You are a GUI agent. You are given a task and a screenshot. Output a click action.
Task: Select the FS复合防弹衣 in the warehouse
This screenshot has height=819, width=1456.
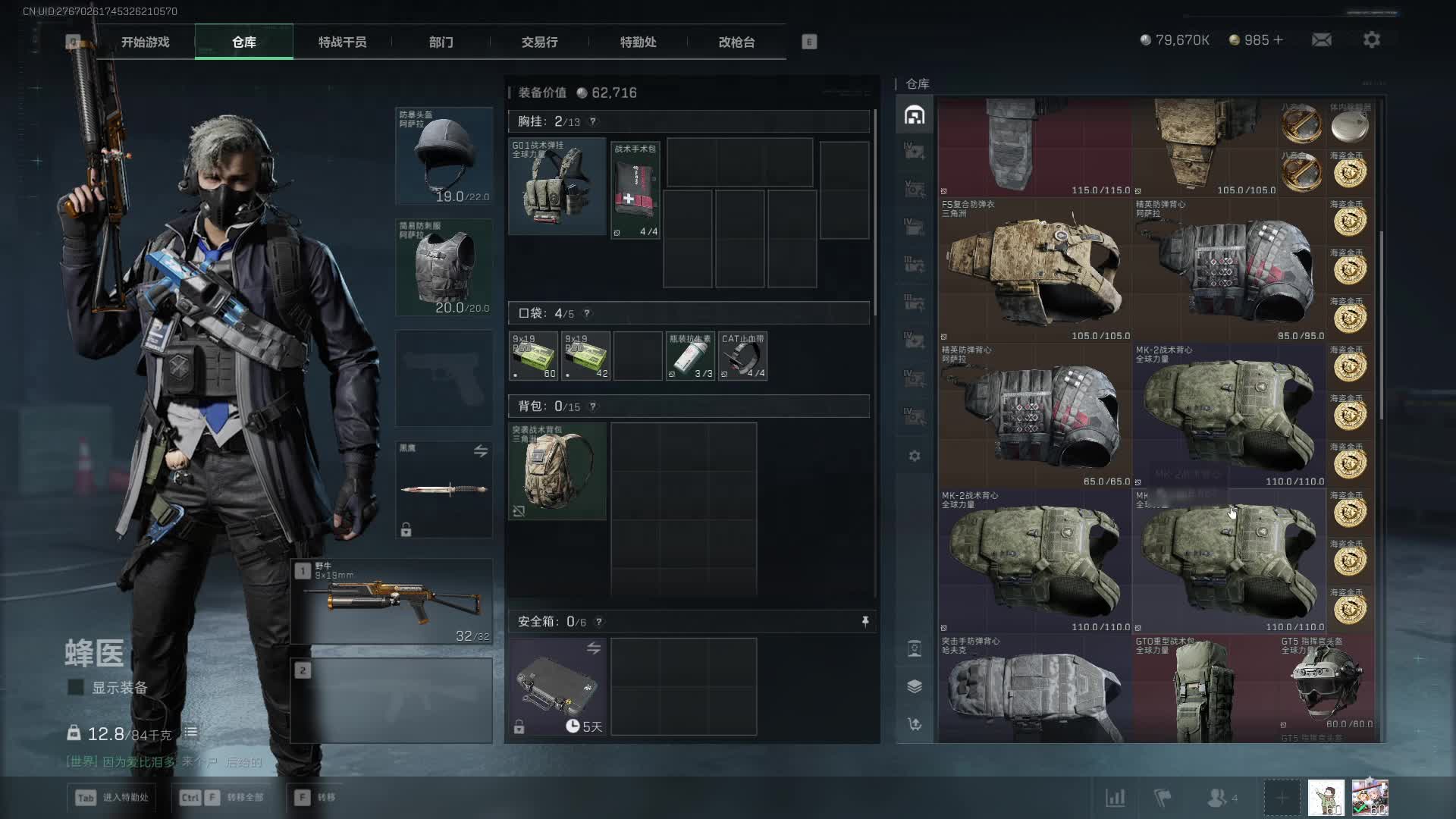tap(1034, 271)
